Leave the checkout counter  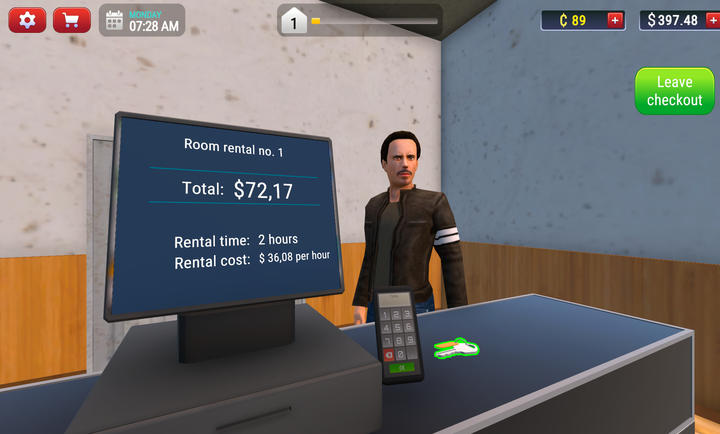674,92
